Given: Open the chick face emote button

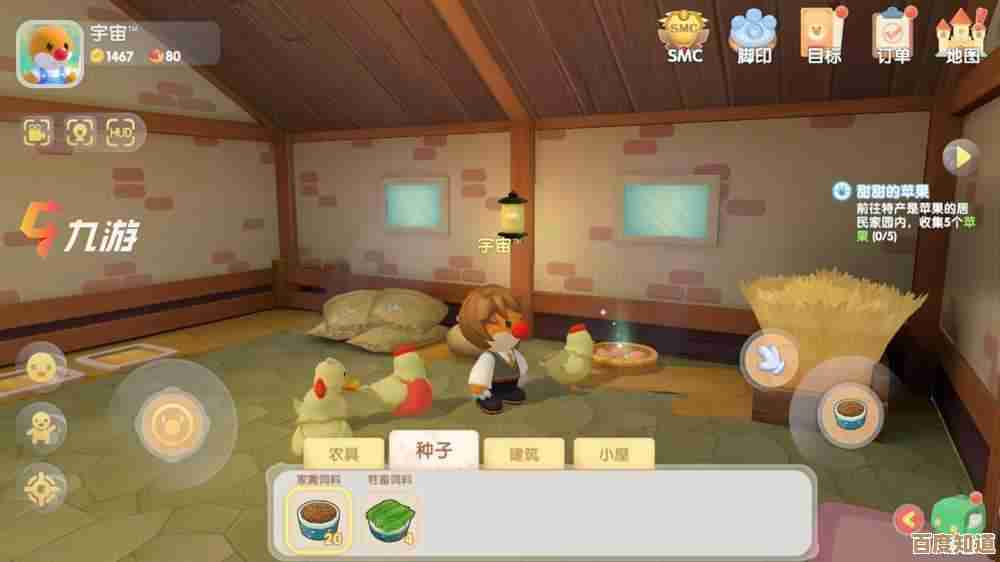Looking at the screenshot, I should 42,367.
